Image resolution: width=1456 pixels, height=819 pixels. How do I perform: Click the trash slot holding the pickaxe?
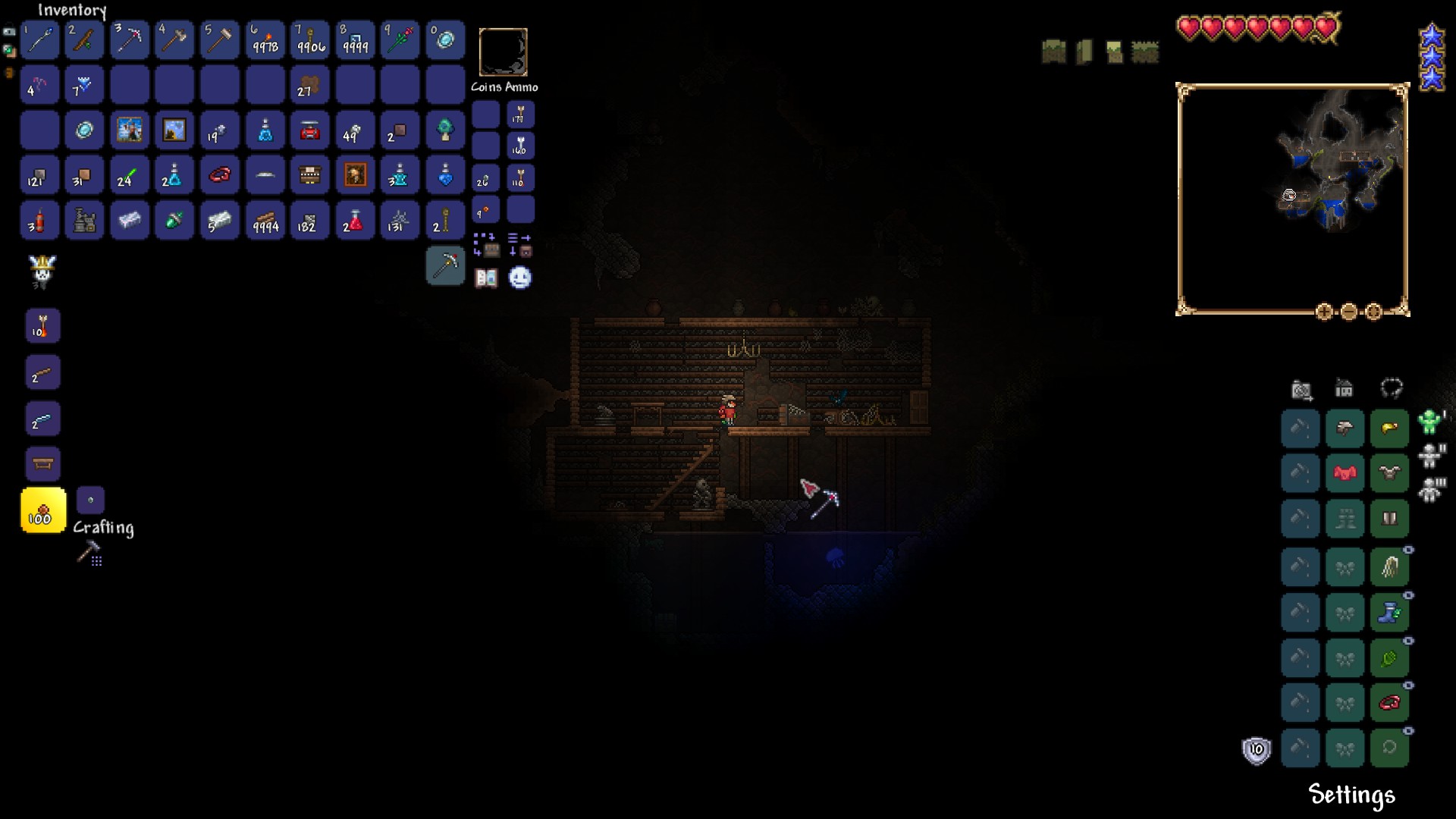pyautogui.click(x=445, y=266)
